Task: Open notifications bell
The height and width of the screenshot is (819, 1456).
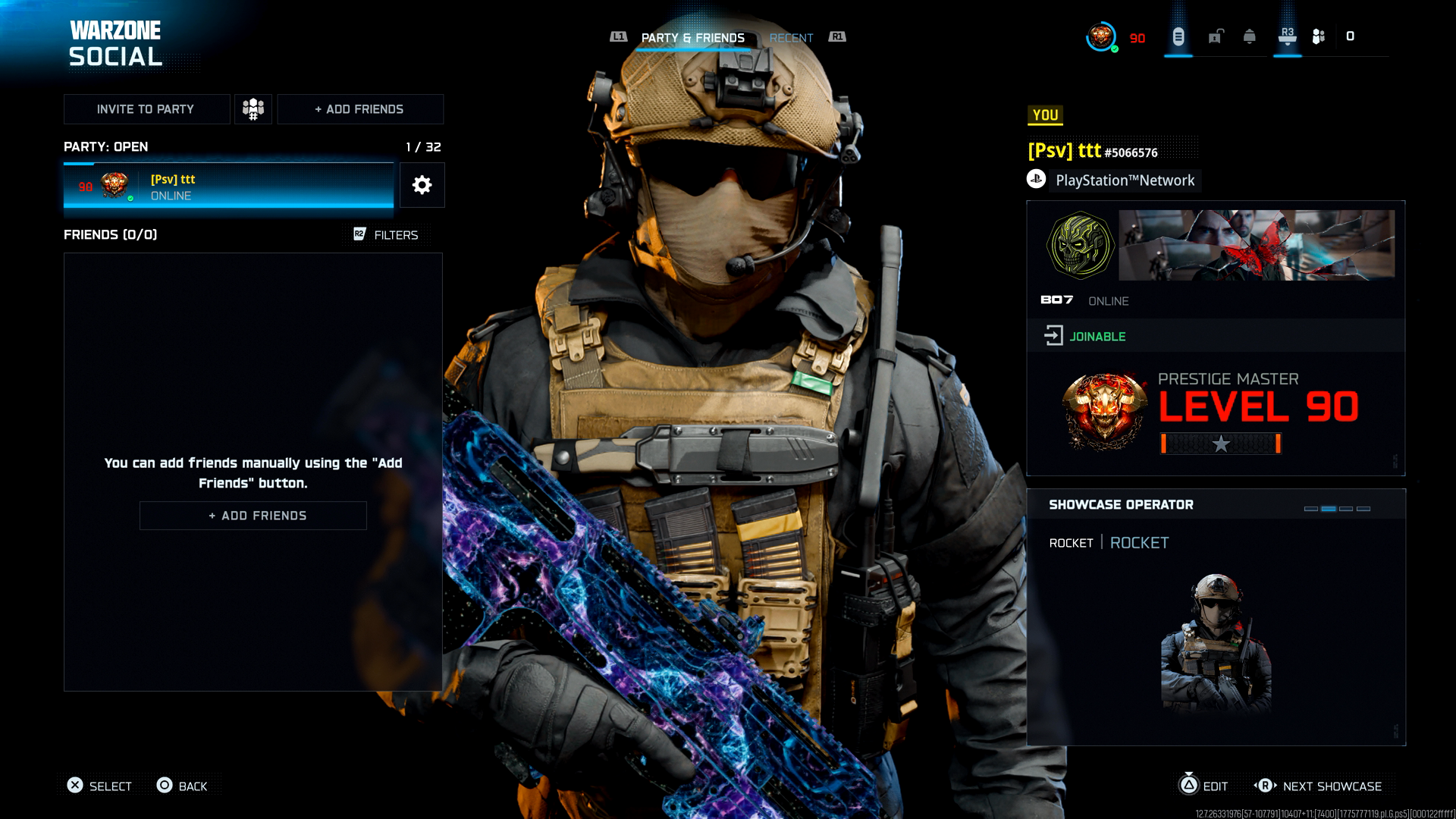Action: [1250, 36]
